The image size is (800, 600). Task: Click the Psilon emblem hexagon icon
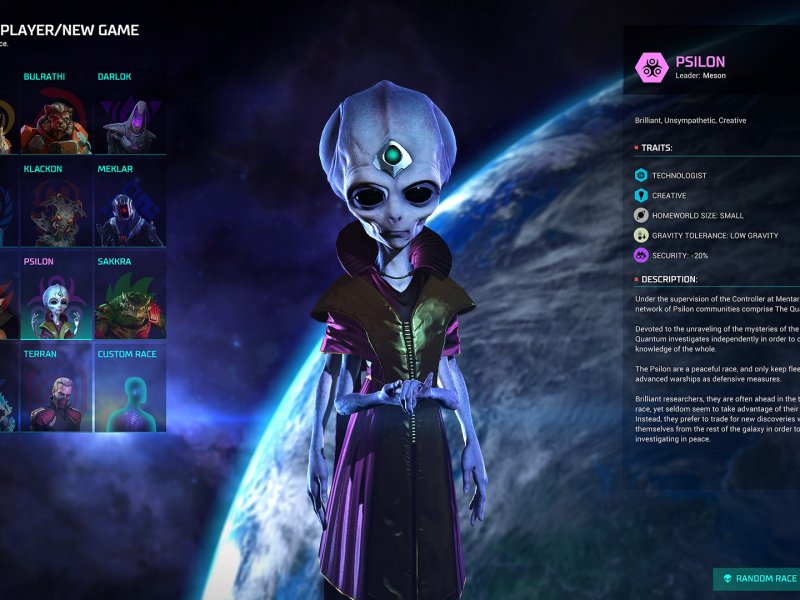(x=651, y=67)
